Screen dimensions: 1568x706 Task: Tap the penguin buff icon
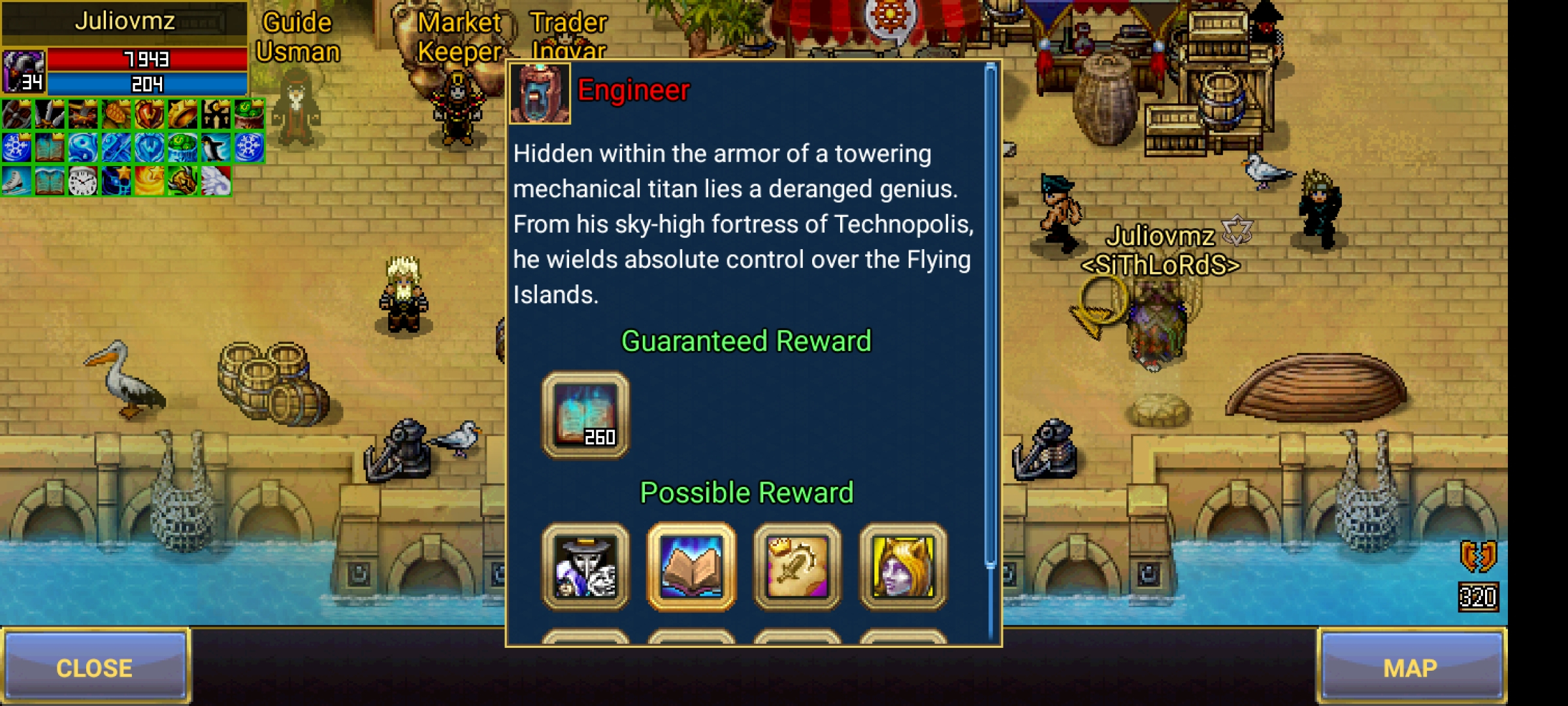216,148
